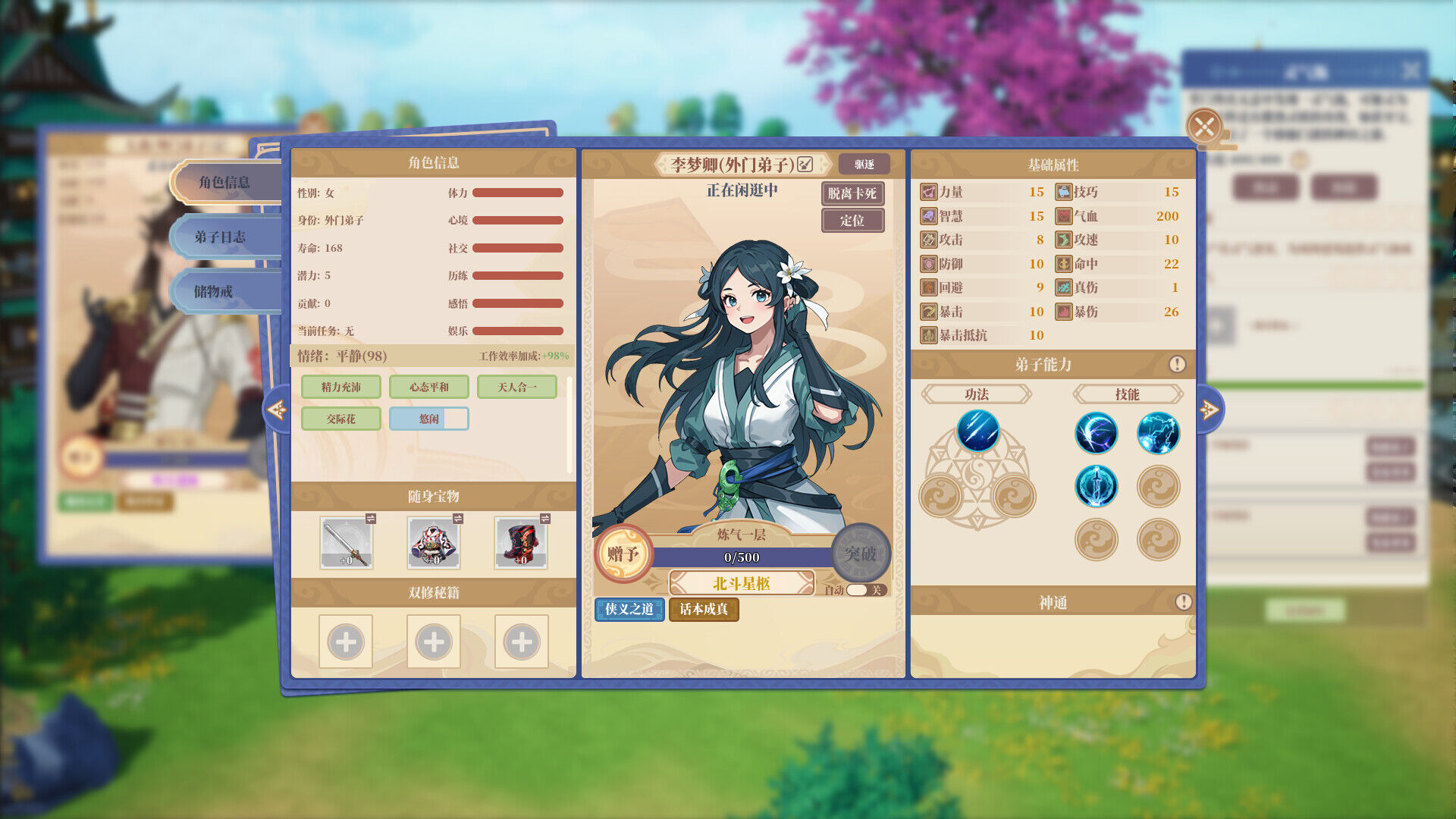Screen dimensions: 1456x819
Task: Select the sword treasure slot
Action: point(346,542)
